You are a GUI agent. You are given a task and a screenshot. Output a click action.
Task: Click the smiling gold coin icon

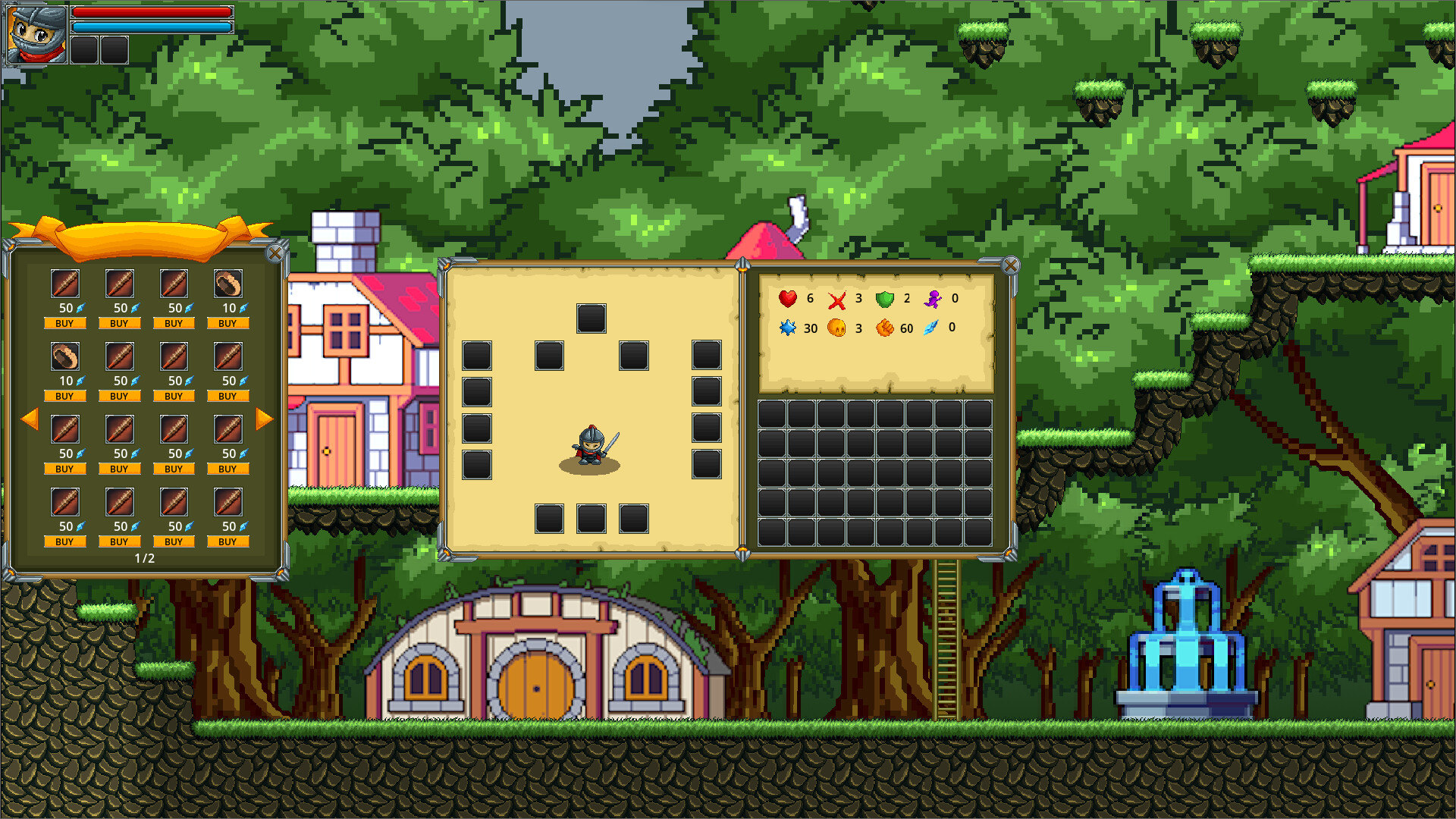836,329
